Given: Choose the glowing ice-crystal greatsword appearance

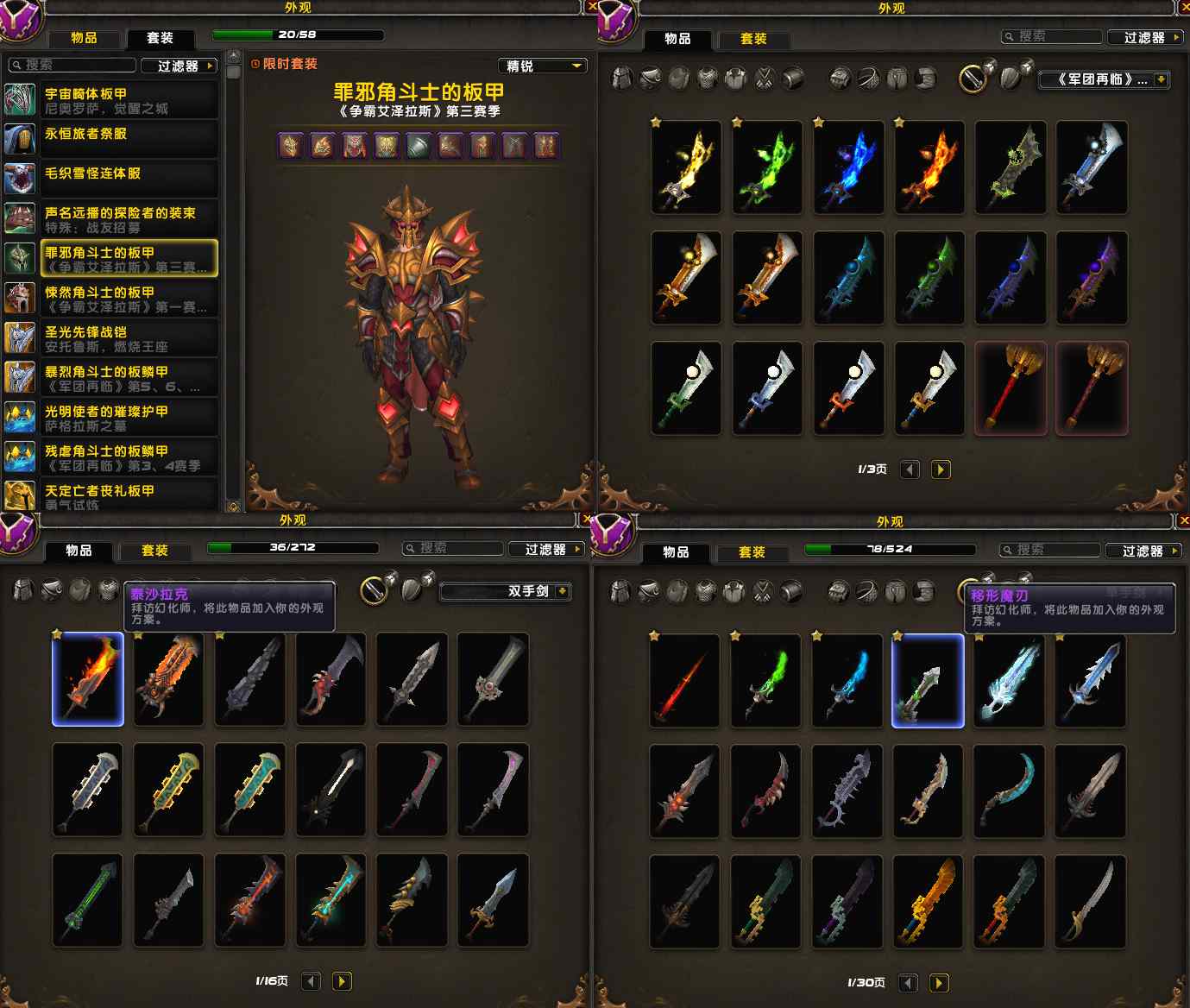Looking at the screenshot, I should pyautogui.click(x=1010, y=681).
